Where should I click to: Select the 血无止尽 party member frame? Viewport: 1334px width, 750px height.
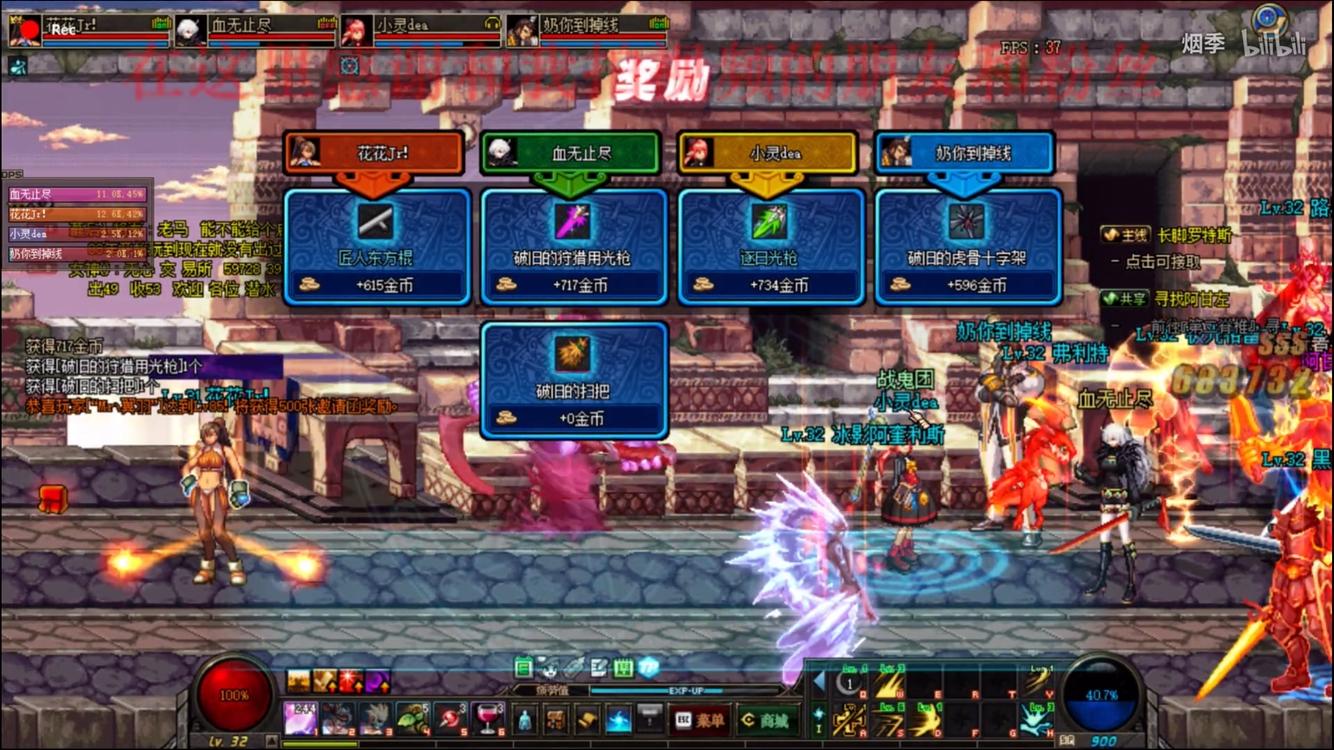[x=255, y=31]
